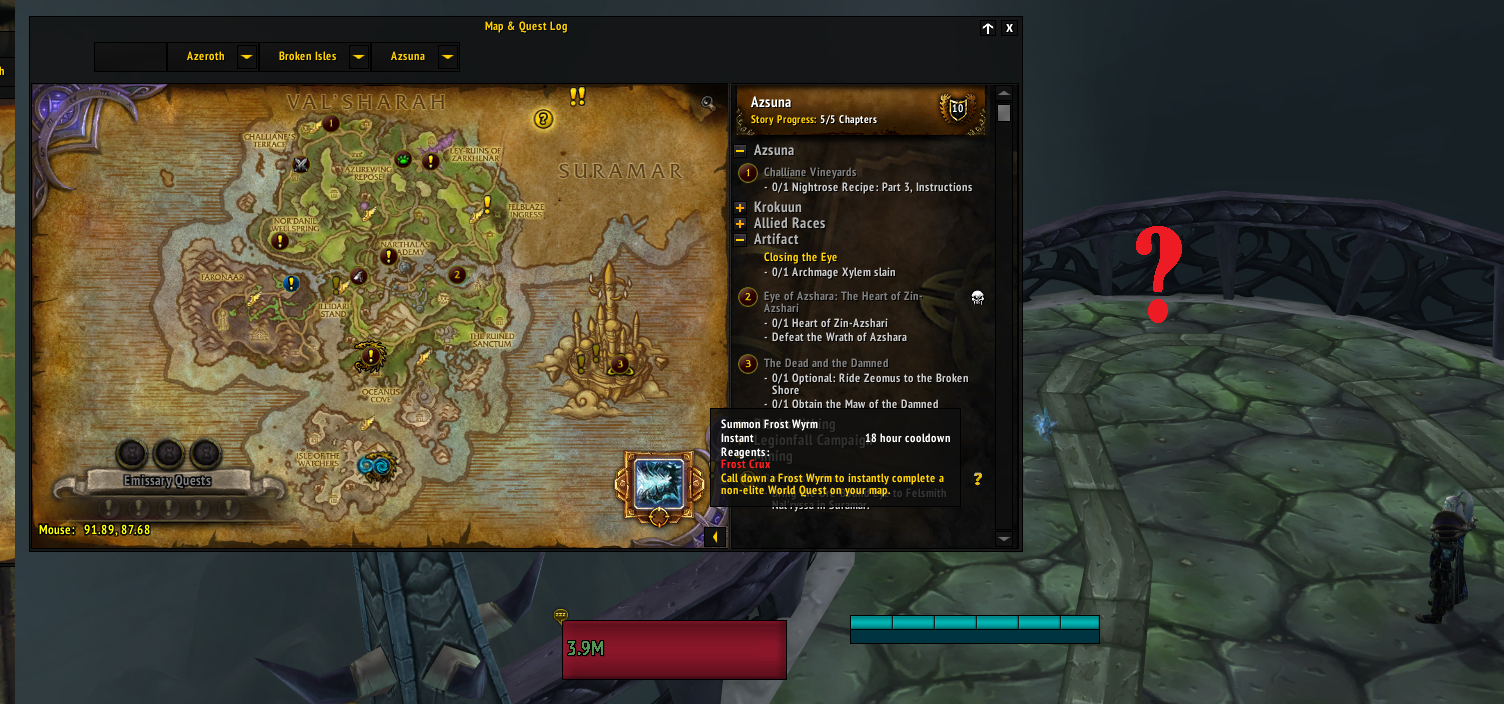This screenshot has height=704, width=1504.
Task: Close the Map & Quest Log window
Action: click(1009, 28)
